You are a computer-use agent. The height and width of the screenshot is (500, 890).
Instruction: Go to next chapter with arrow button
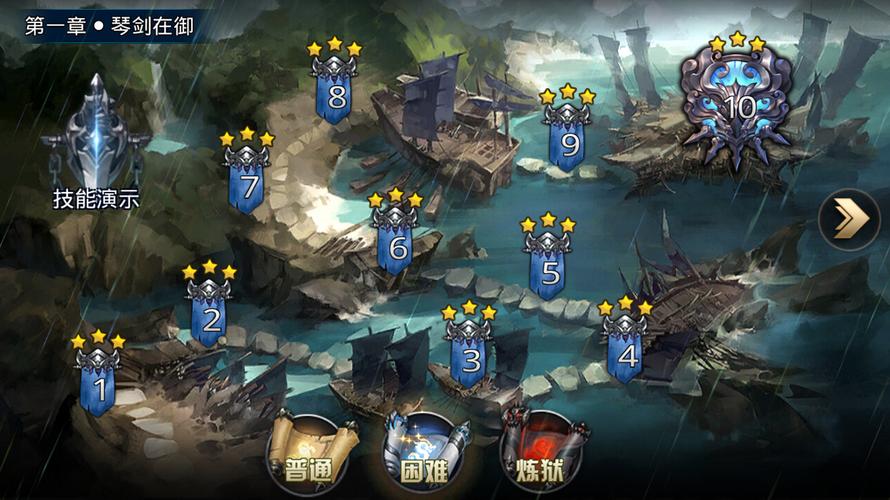click(x=849, y=219)
